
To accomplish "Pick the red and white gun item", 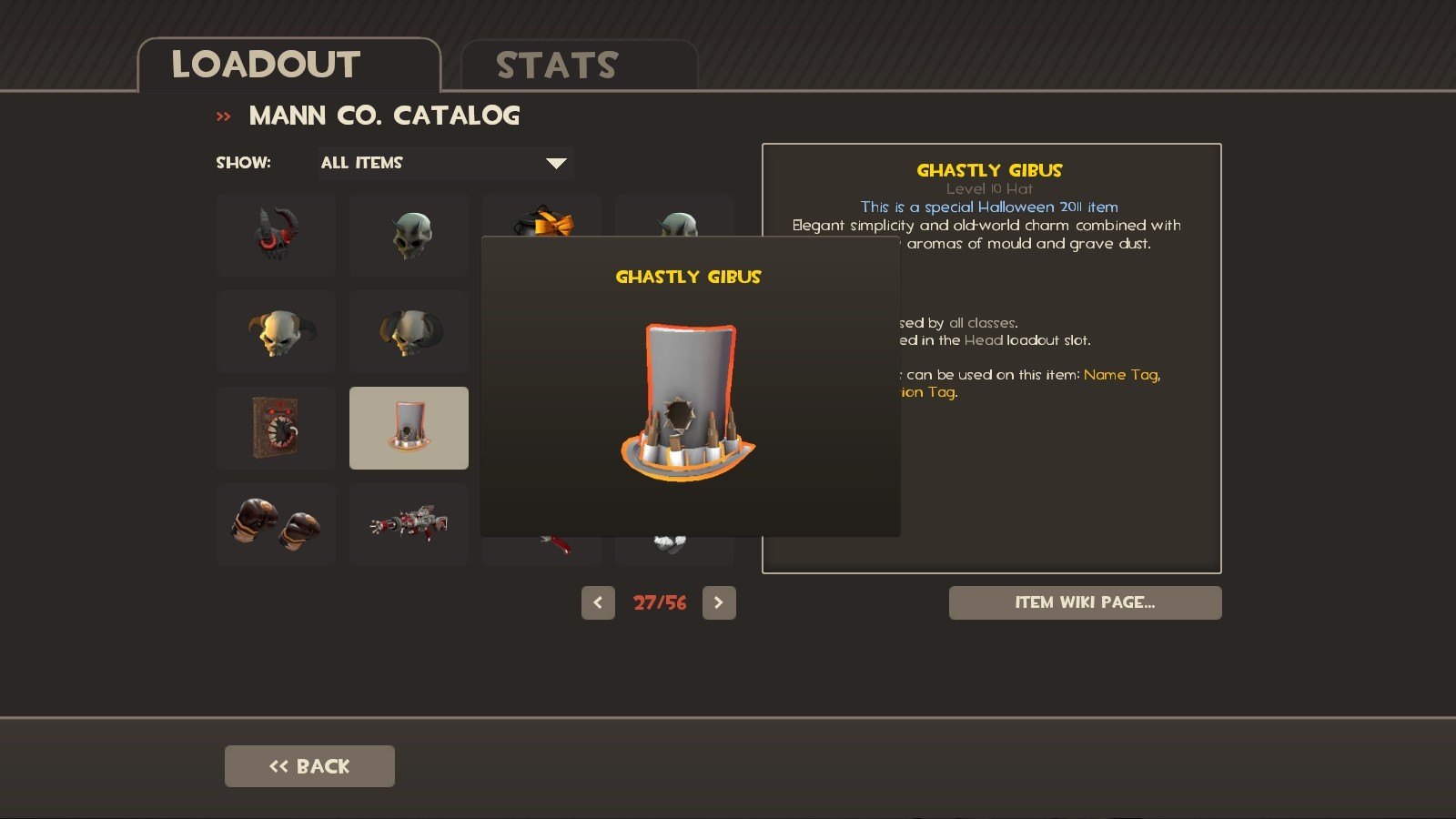I will pos(409,524).
